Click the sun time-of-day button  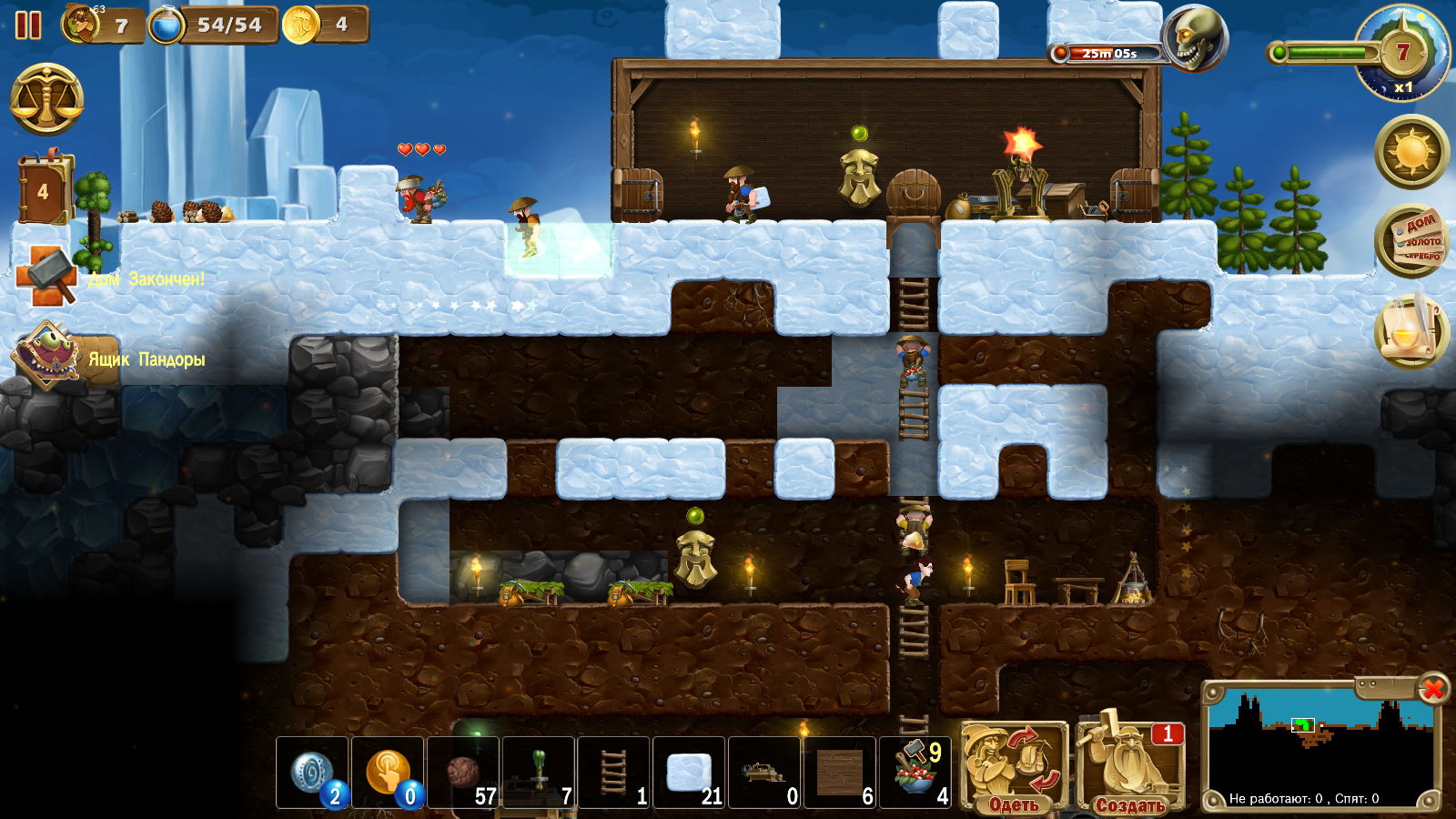tap(1411, 152)
